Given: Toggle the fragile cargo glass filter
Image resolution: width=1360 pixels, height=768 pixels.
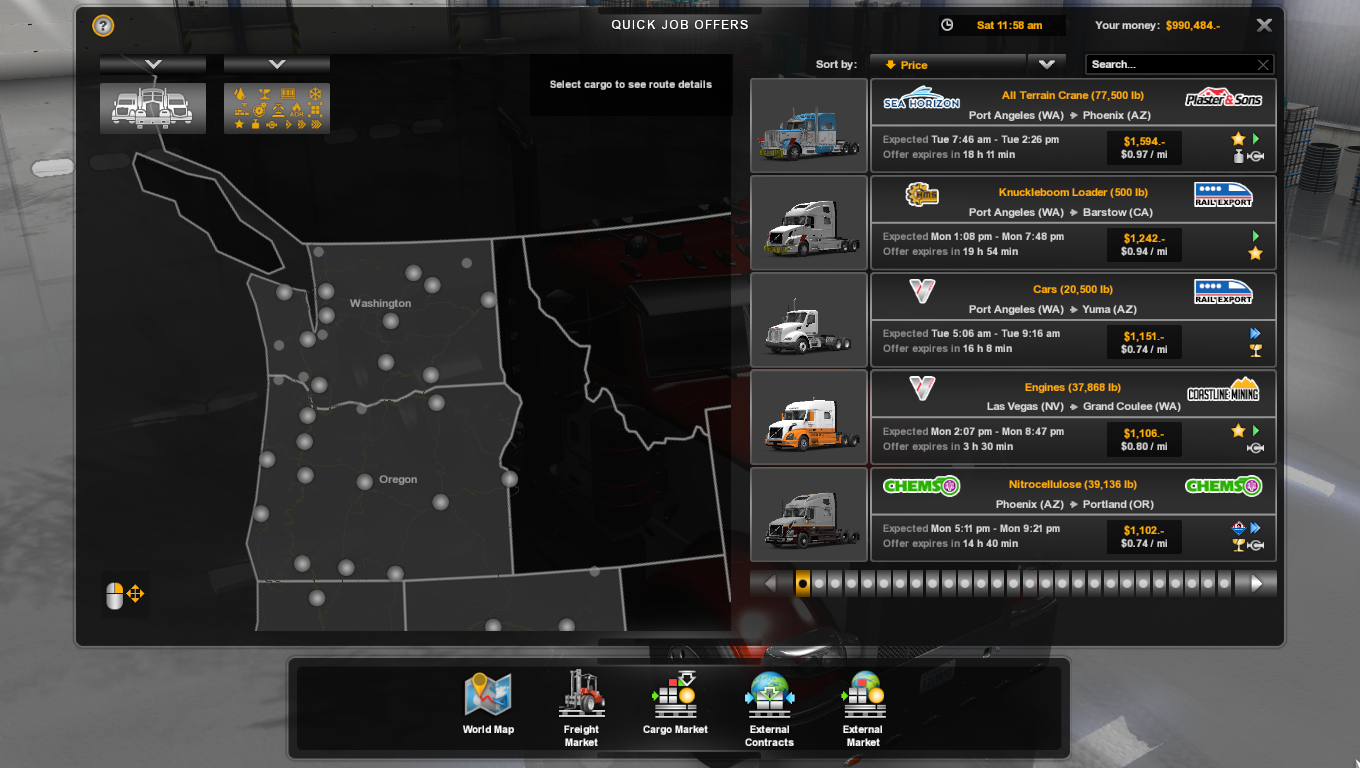Looking at the screenshot, I should [265, 94].
